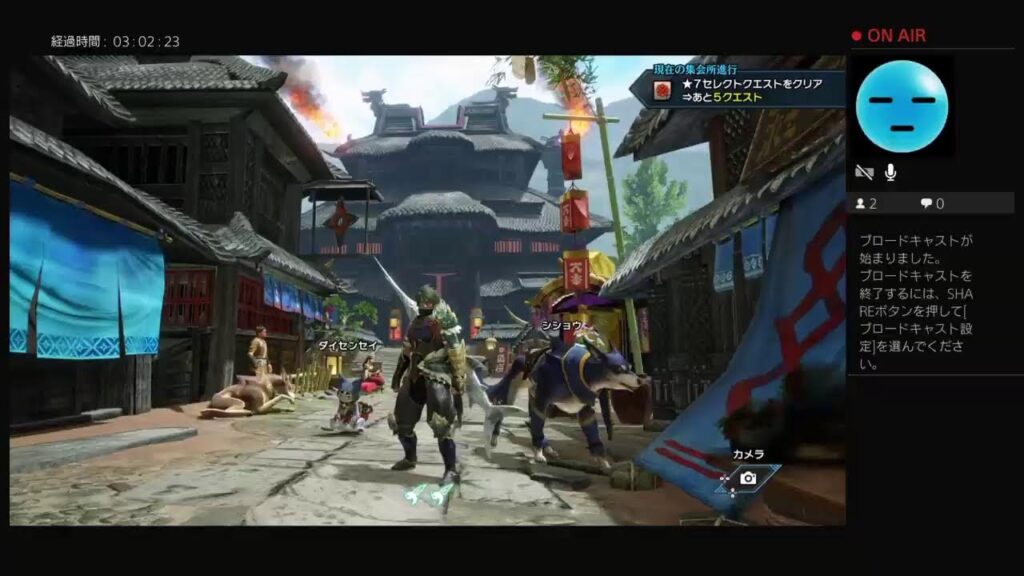Click the blue face broadcaster avatar
Screen dimensions: 1024x576
(x=902, y=105)
